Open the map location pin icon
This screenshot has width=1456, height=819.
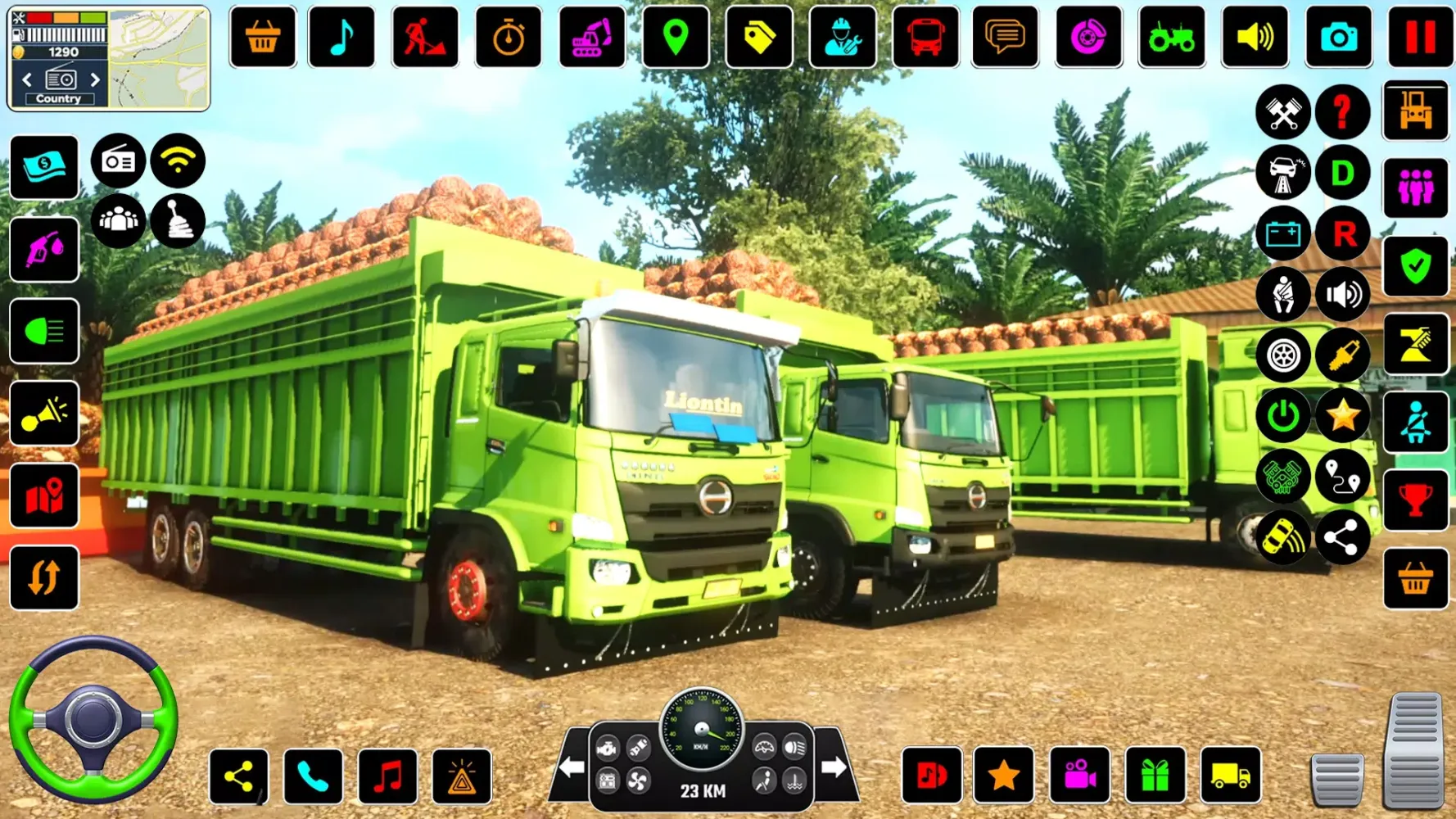point(676,37)
